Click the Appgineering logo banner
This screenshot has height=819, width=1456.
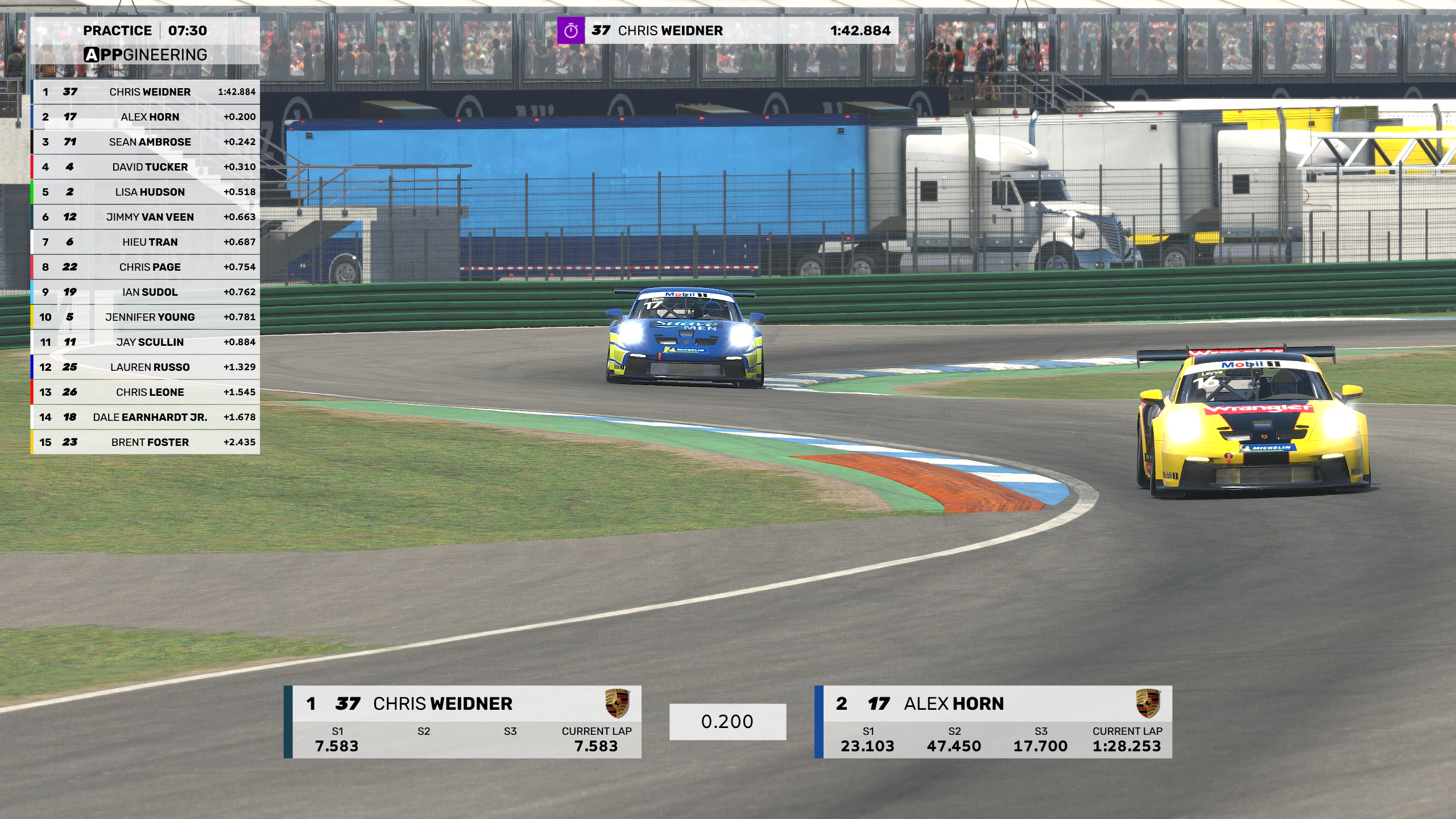point(146,55)
